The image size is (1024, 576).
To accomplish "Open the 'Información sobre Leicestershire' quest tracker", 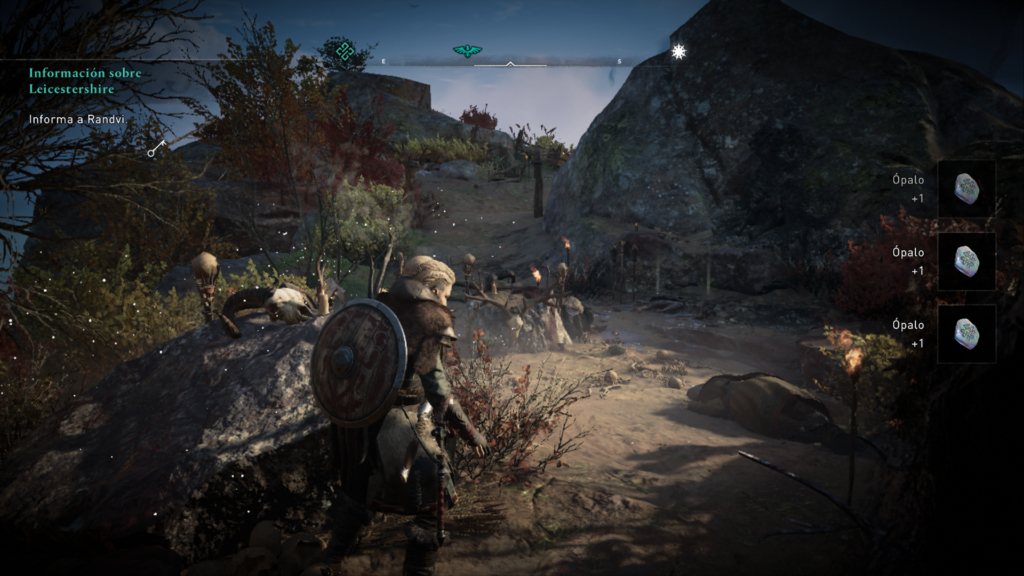I will click(84, 80).
